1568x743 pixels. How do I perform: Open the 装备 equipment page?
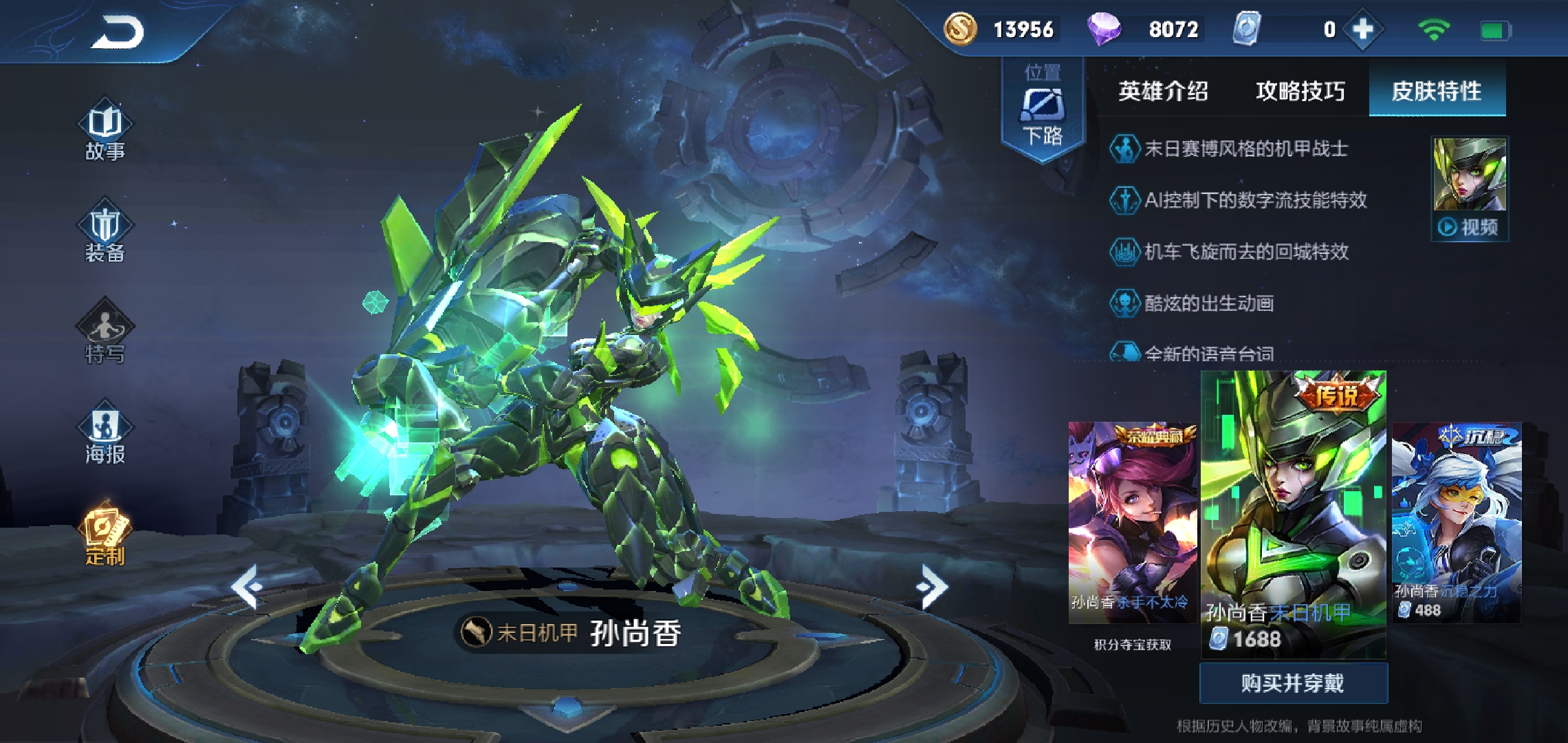105,233
